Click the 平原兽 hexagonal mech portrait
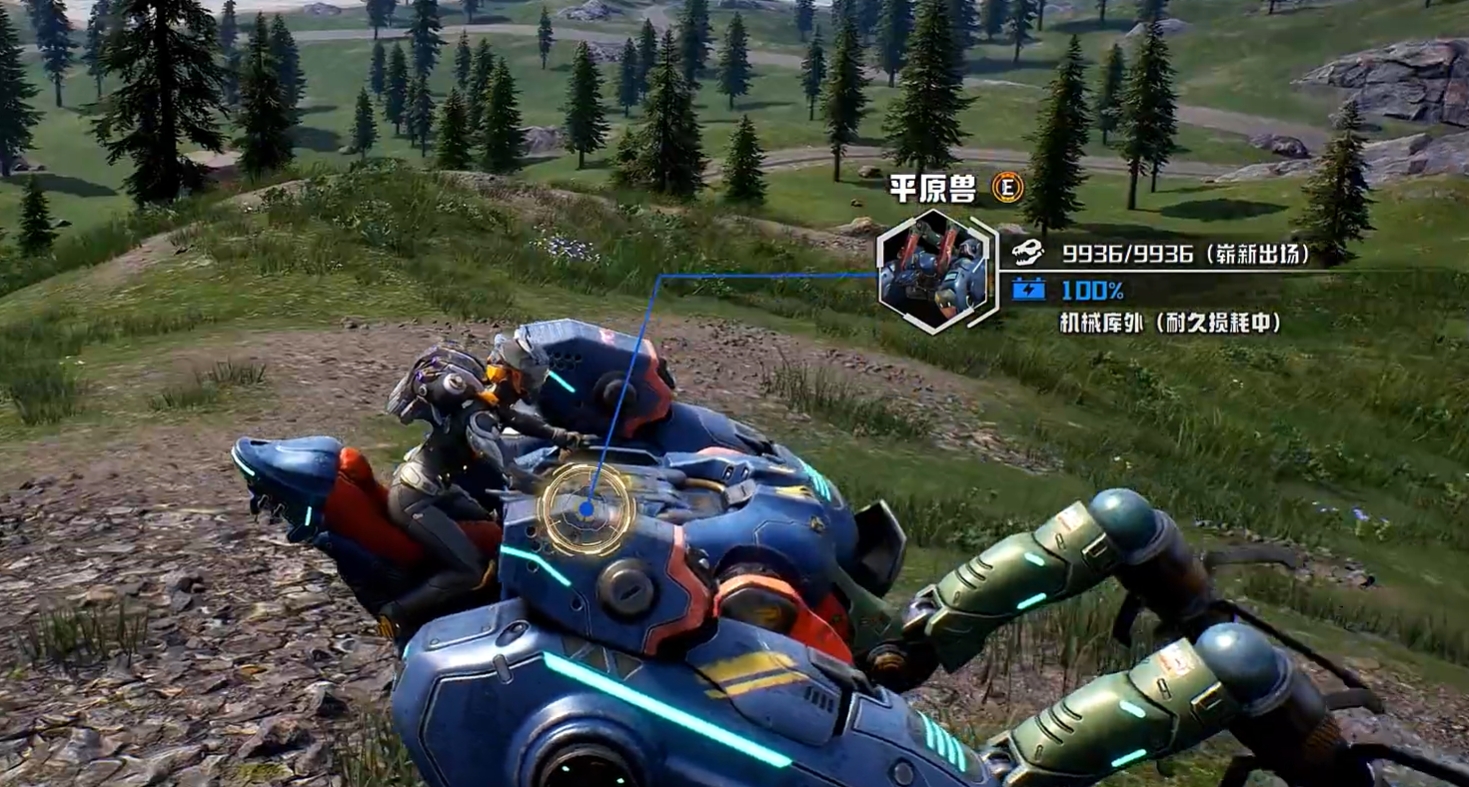This screenshot has height=787, width=1469. coord(935,272)
